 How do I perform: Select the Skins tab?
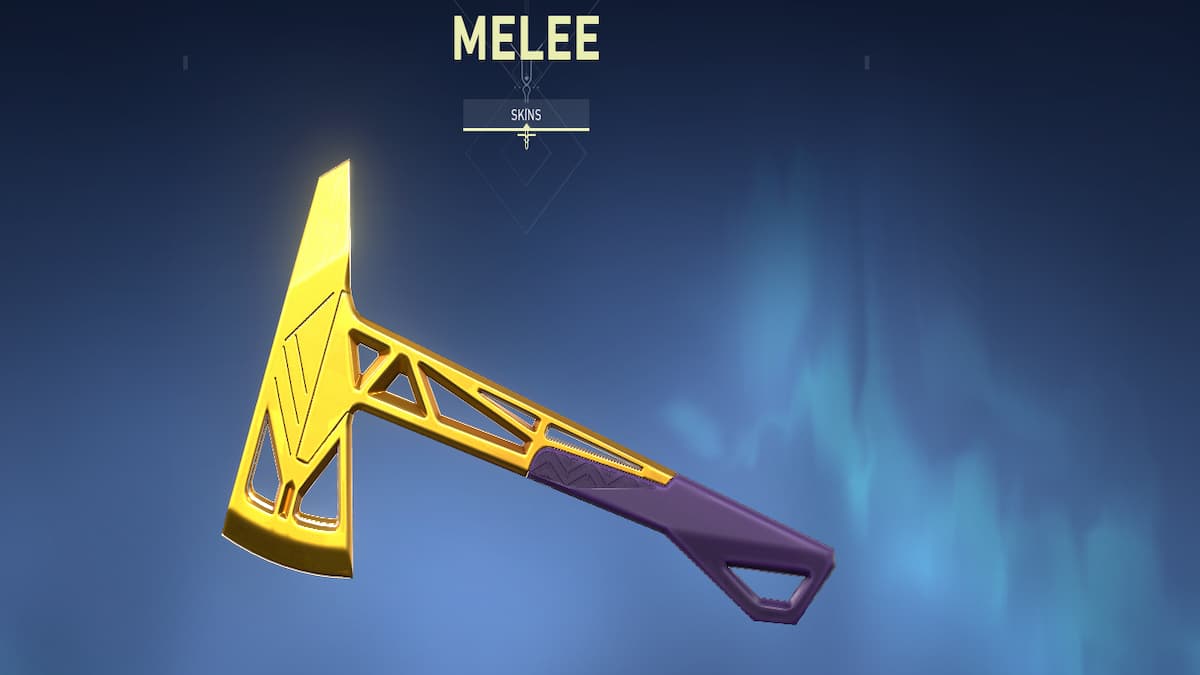pyautogui.click(x=526, y=114)
